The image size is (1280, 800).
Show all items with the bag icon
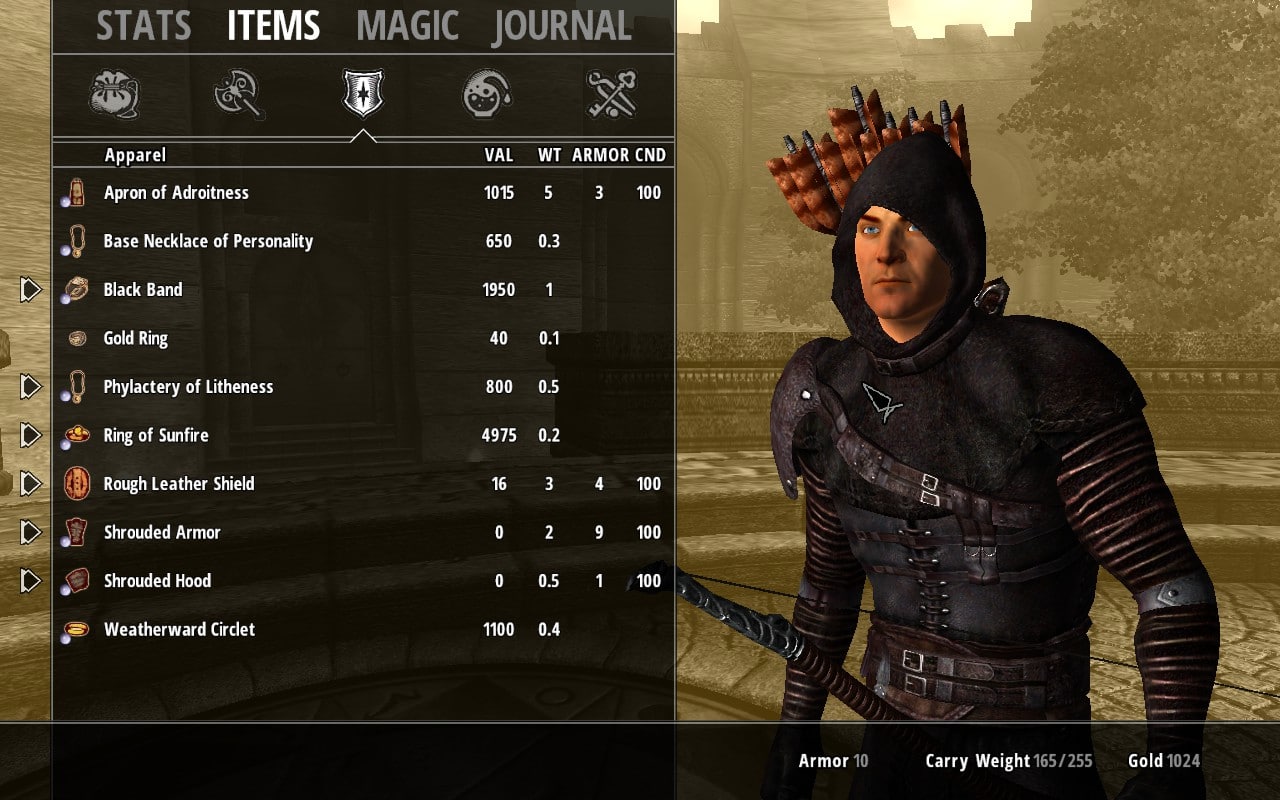114,94
